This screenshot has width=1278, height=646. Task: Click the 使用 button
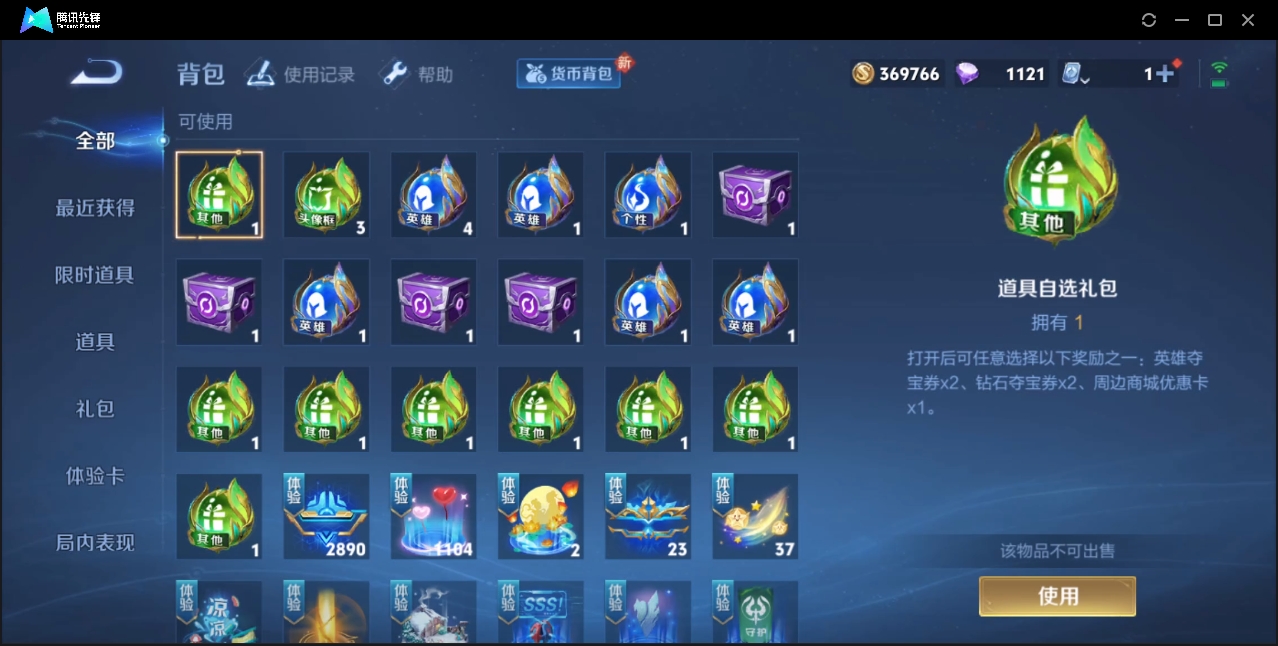pyautogui.click(x=1057, y=596)
